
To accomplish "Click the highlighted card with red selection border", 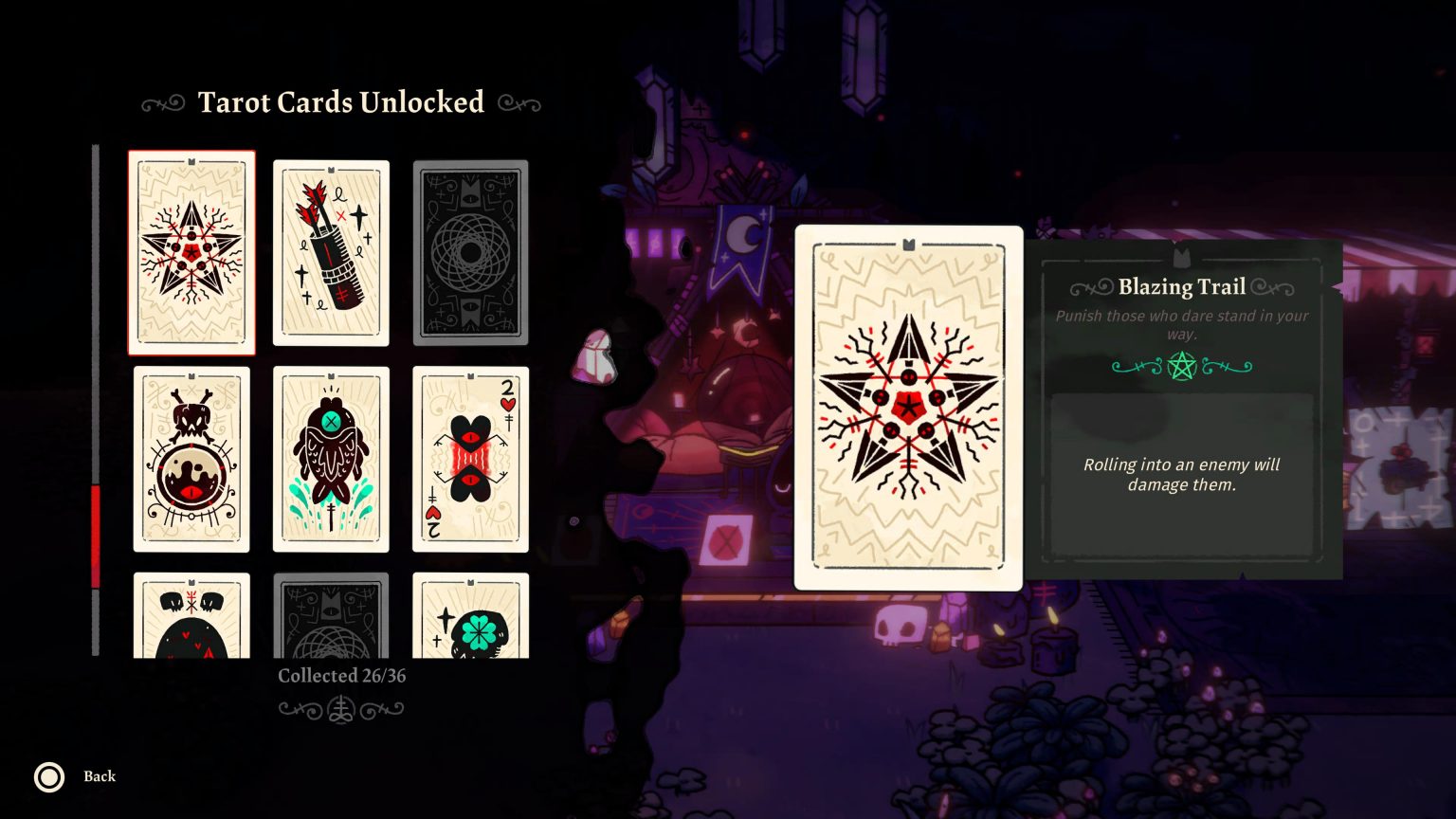I will click(191, 251).
